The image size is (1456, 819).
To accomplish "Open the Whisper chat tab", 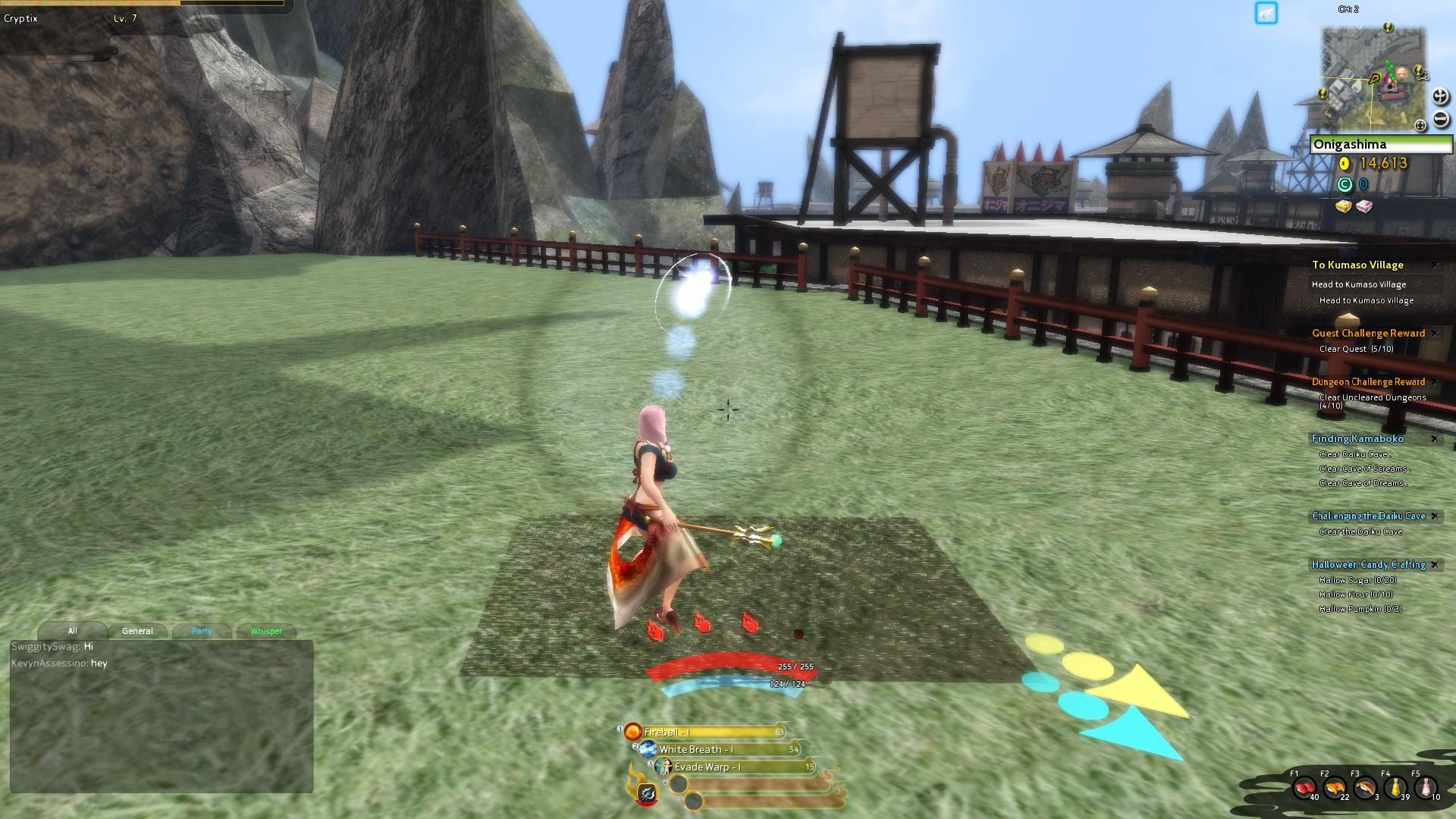I will pos(265,631).
